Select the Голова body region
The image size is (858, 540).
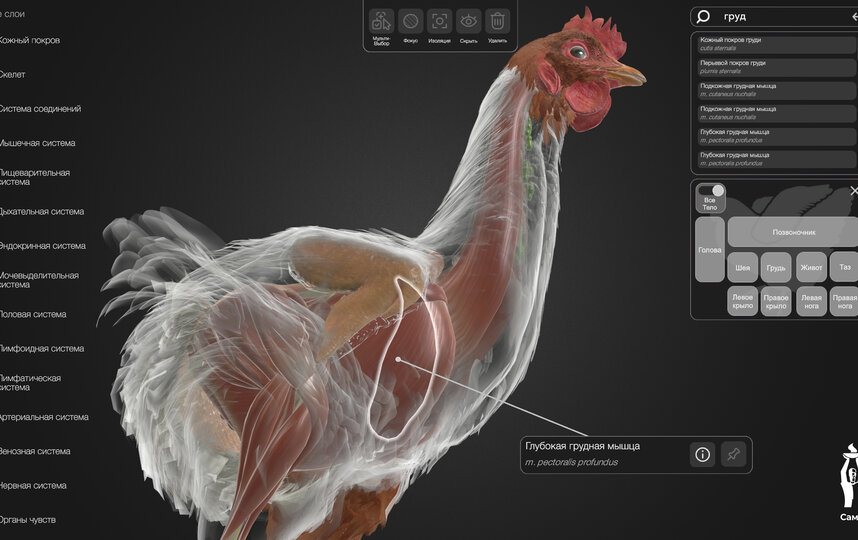(x=709, y=250)
